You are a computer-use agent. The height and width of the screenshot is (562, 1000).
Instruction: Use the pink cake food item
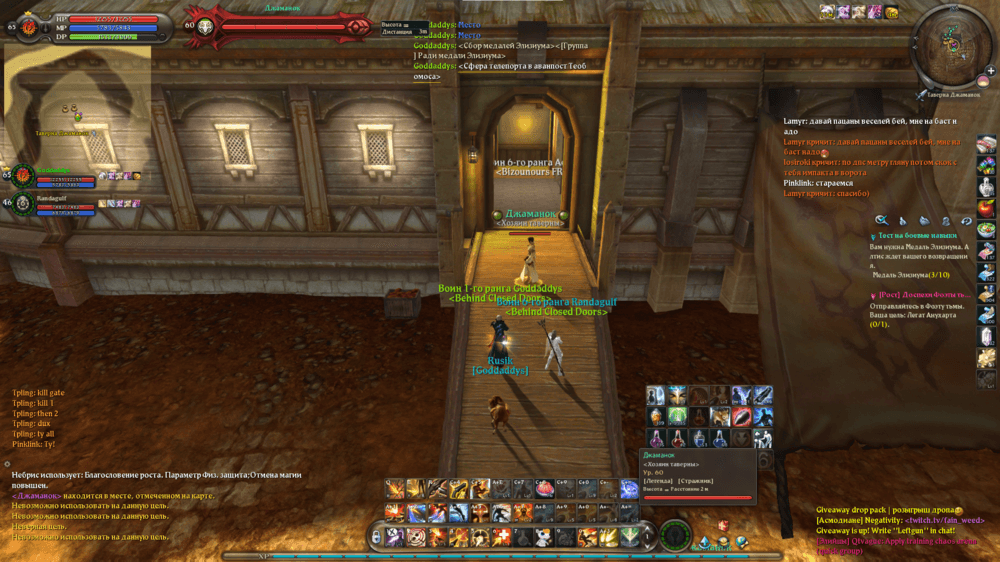(x=545, y=489)
